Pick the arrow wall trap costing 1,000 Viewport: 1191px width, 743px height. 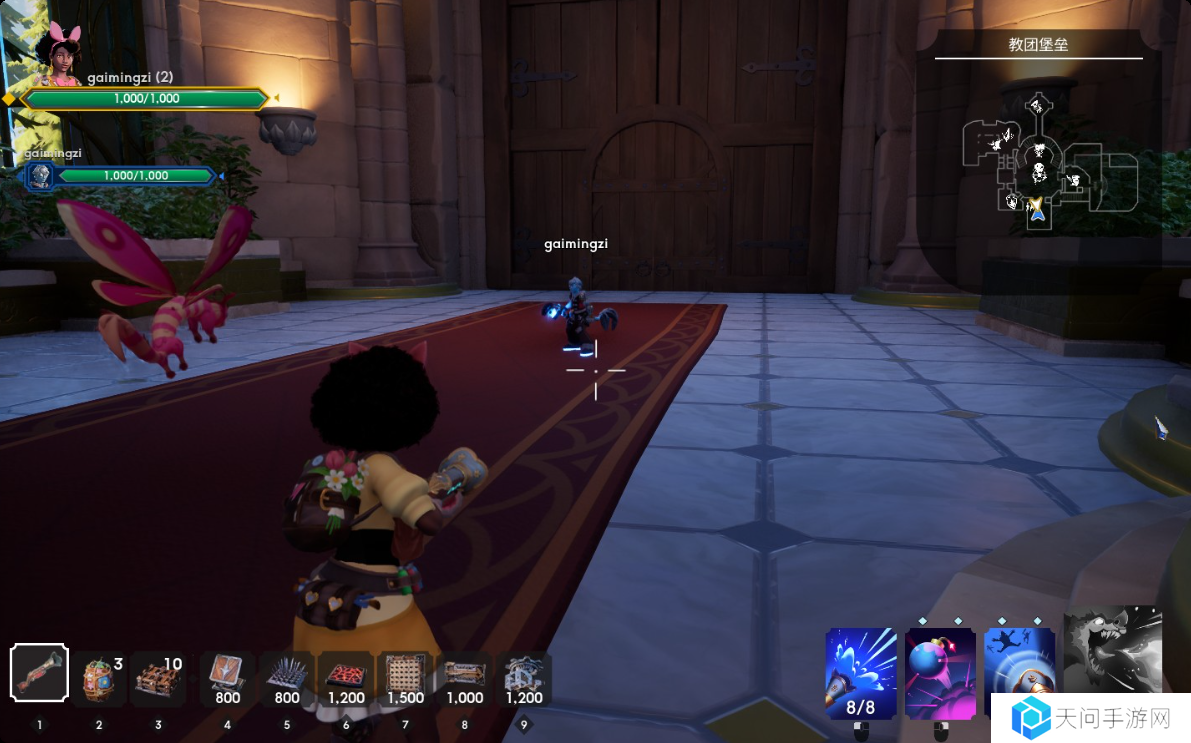coord(465,678)
